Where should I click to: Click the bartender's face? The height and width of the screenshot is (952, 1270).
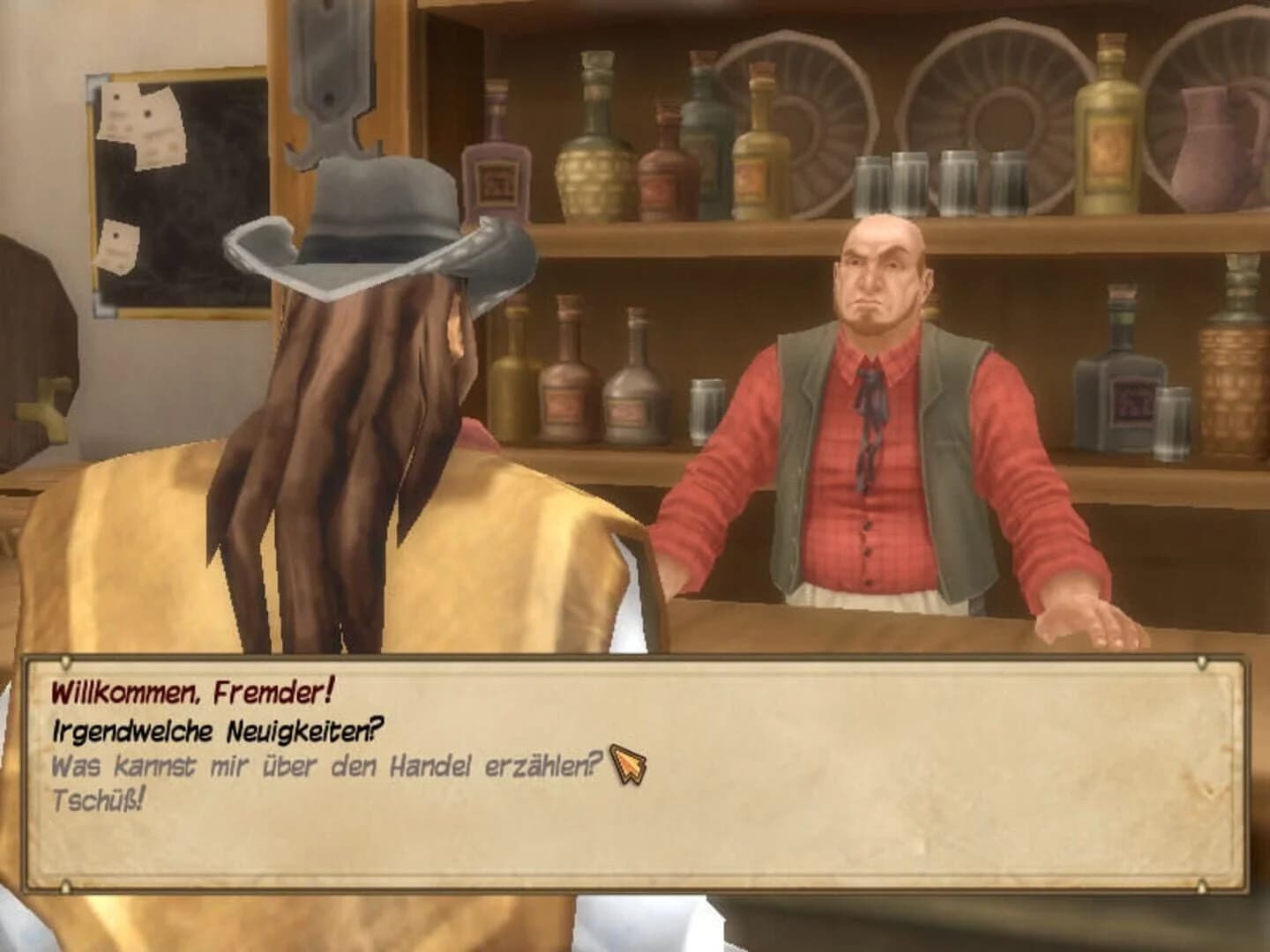click(x=878, y=273)
